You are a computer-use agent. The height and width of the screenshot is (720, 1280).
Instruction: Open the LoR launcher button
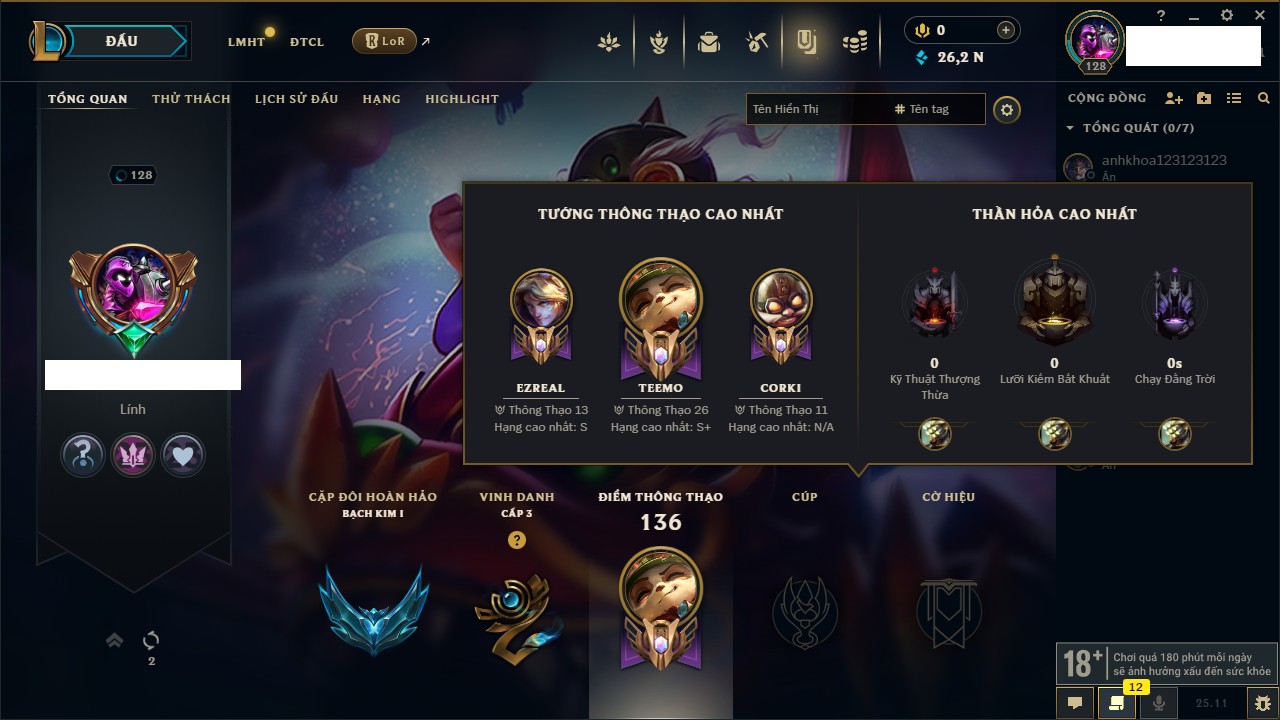(x=384, y=41)
